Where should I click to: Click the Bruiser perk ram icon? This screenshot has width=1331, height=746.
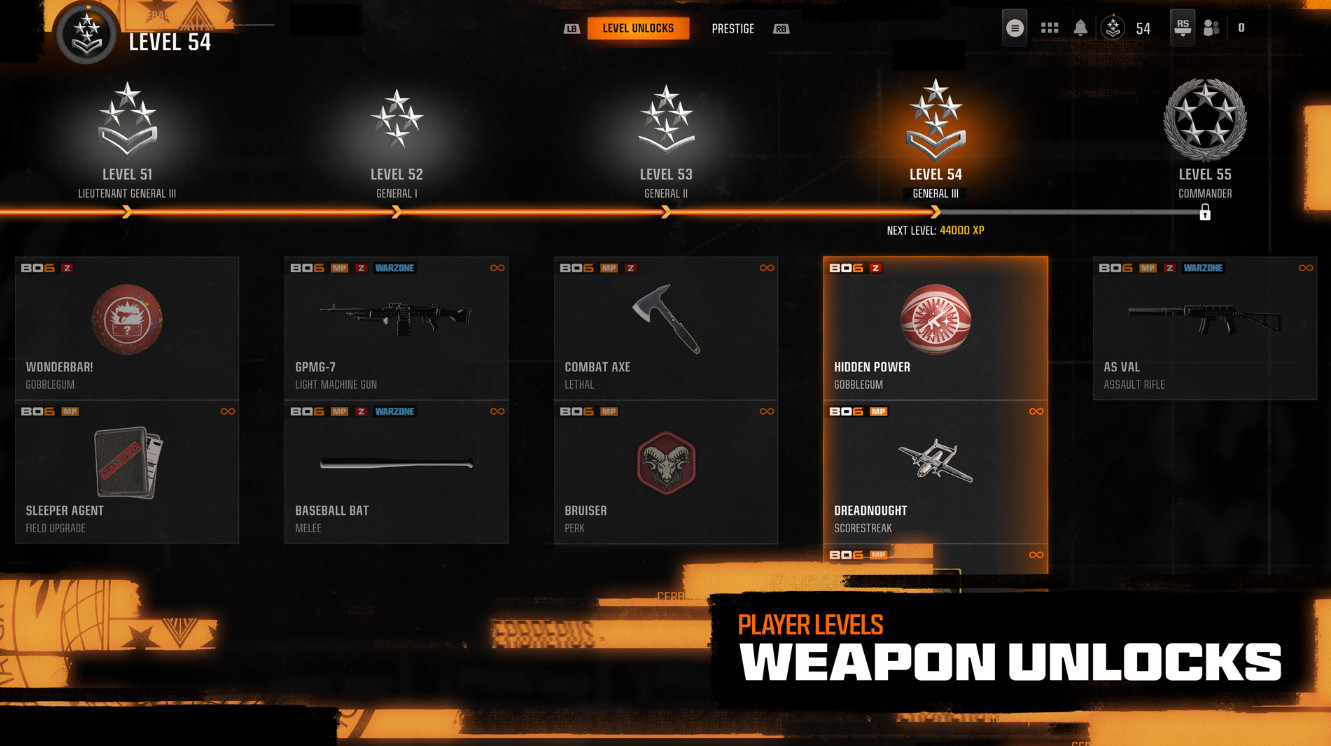[x=665, y=461]
